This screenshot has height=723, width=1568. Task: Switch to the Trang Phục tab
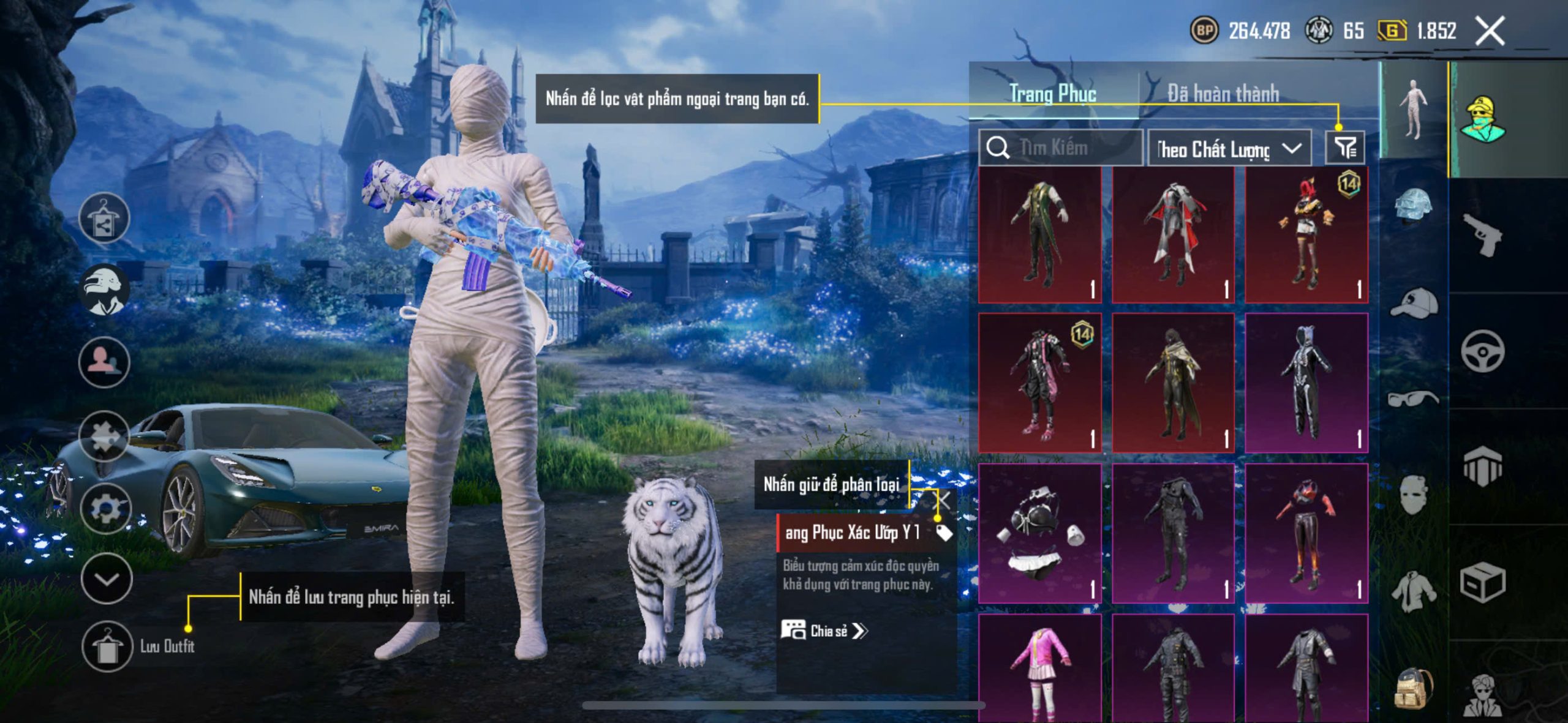coord(1052,94)
